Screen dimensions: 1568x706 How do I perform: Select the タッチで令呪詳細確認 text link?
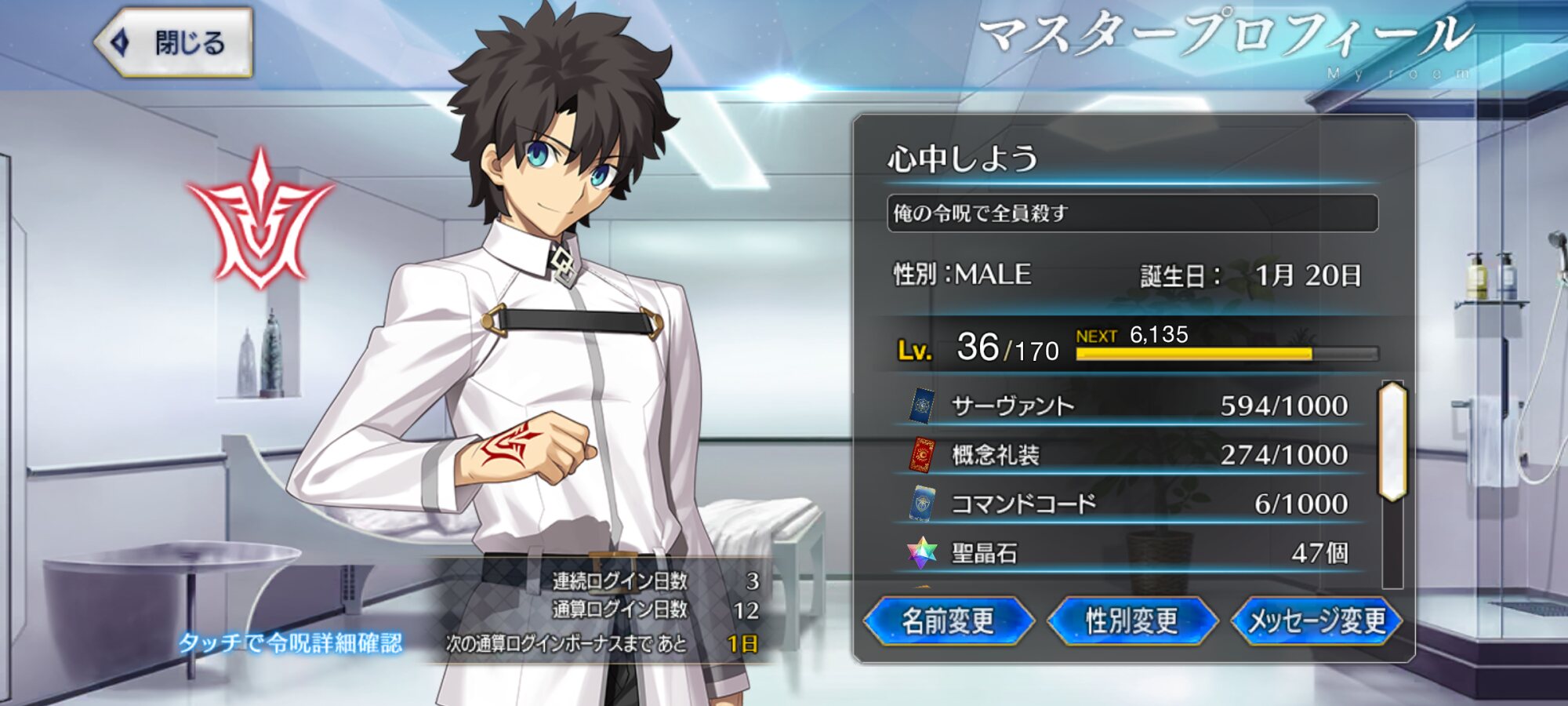click(291, 643)
